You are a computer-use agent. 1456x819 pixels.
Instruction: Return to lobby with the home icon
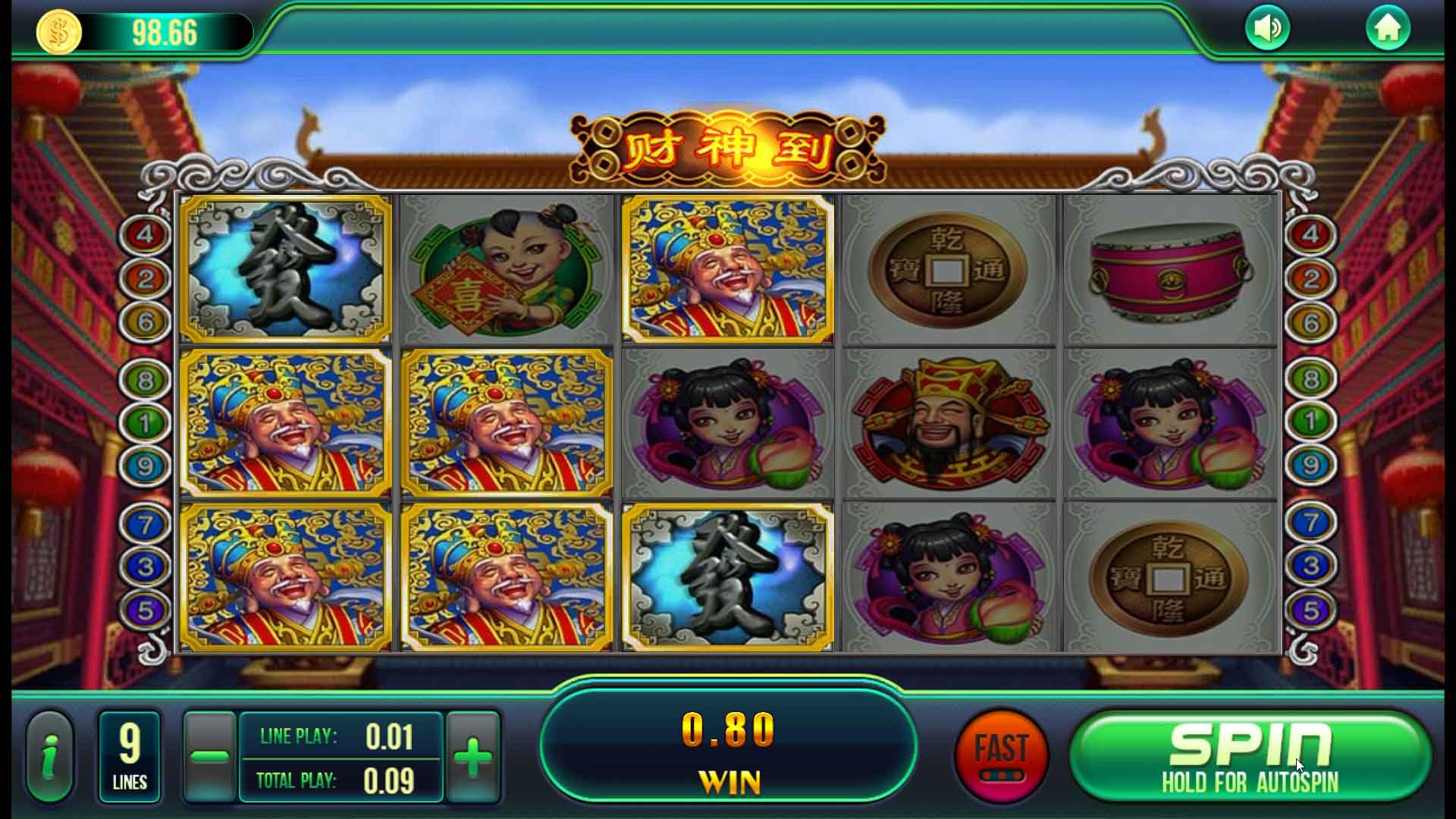click(1387, 29)
